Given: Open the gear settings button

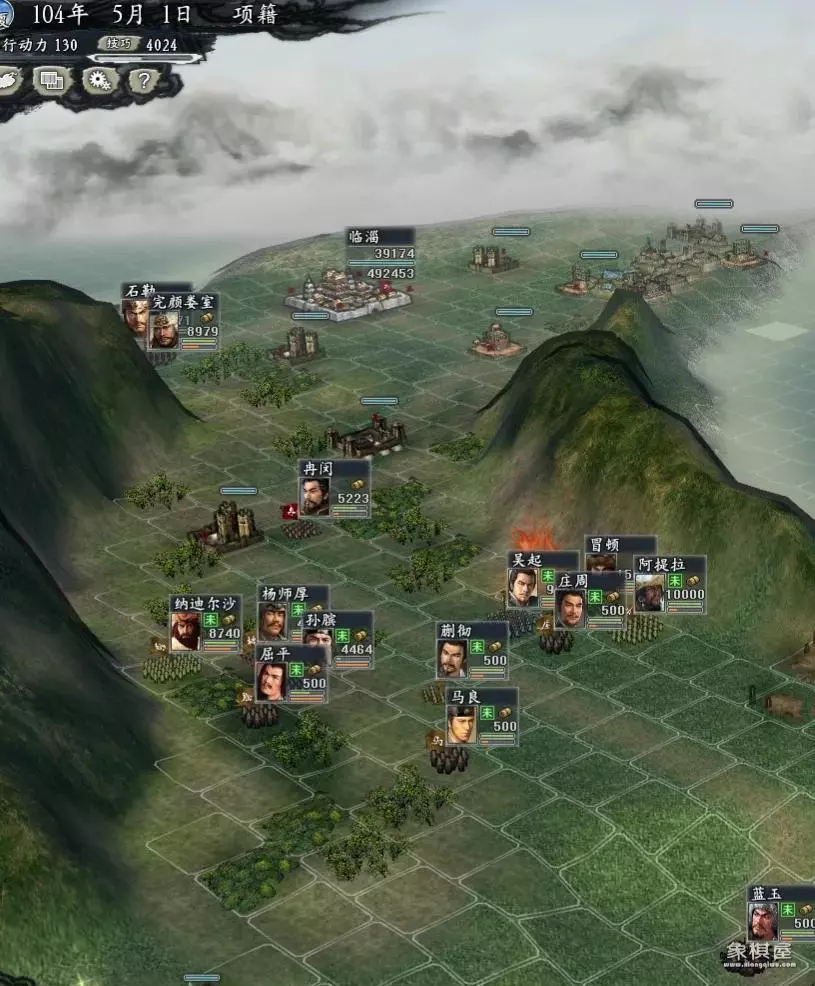Looking at the screenshot, I should pos(100,81).
